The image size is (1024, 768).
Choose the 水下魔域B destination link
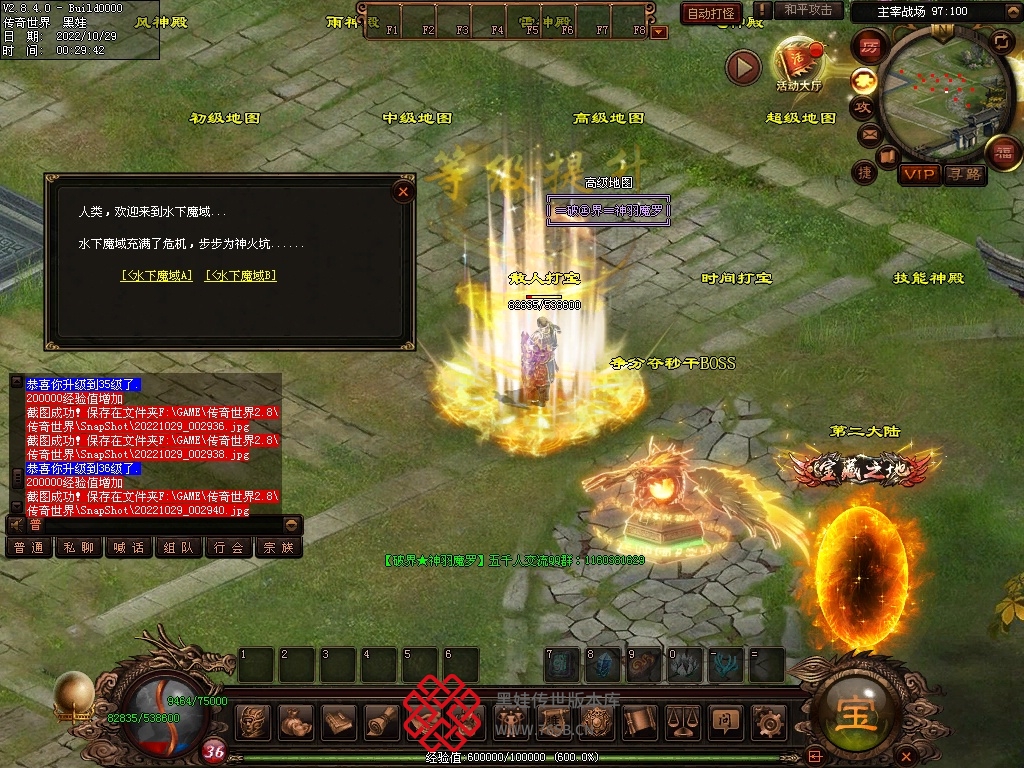coord(240,275)
